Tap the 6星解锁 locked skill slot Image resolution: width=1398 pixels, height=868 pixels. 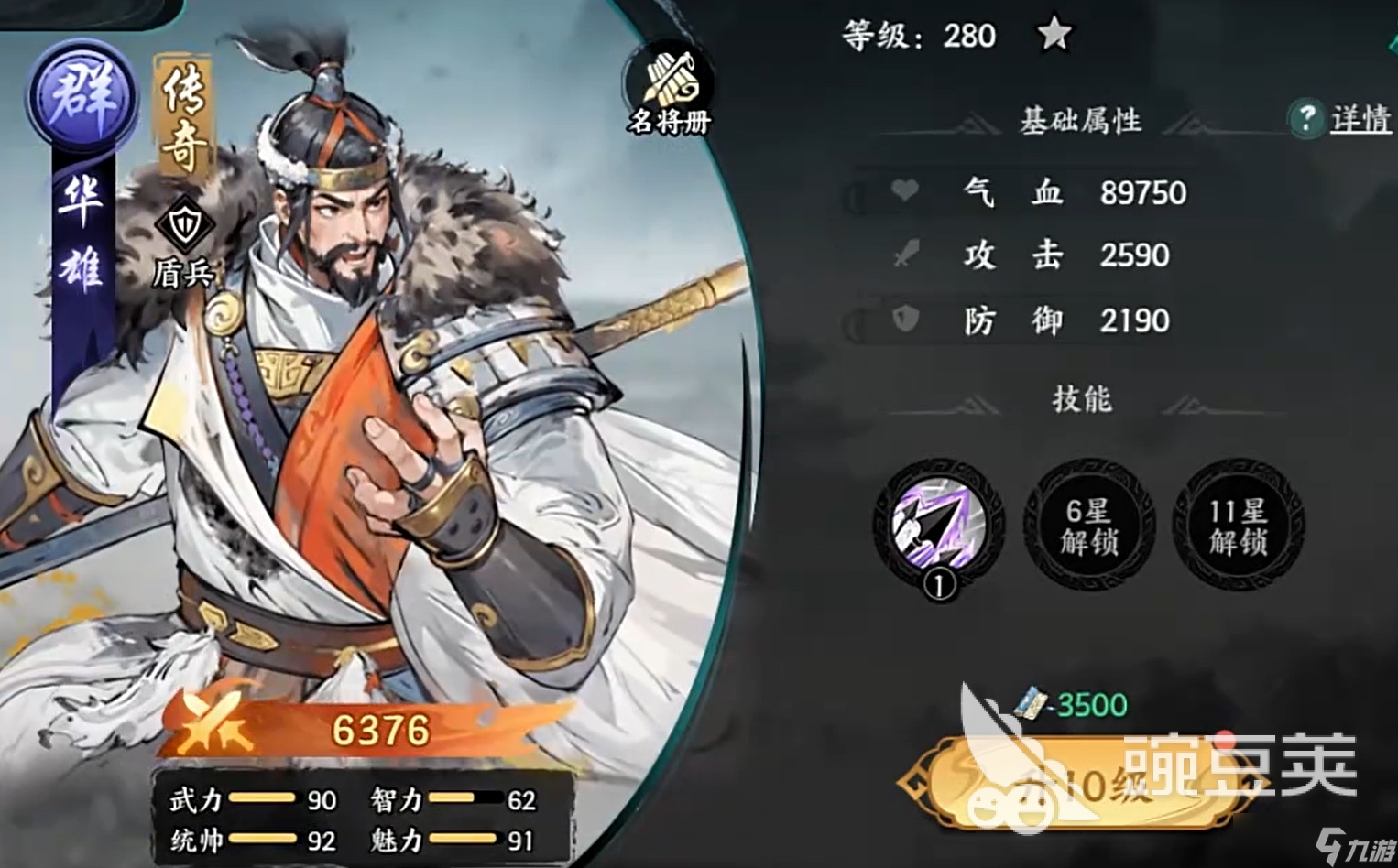tap(1088, 525)
